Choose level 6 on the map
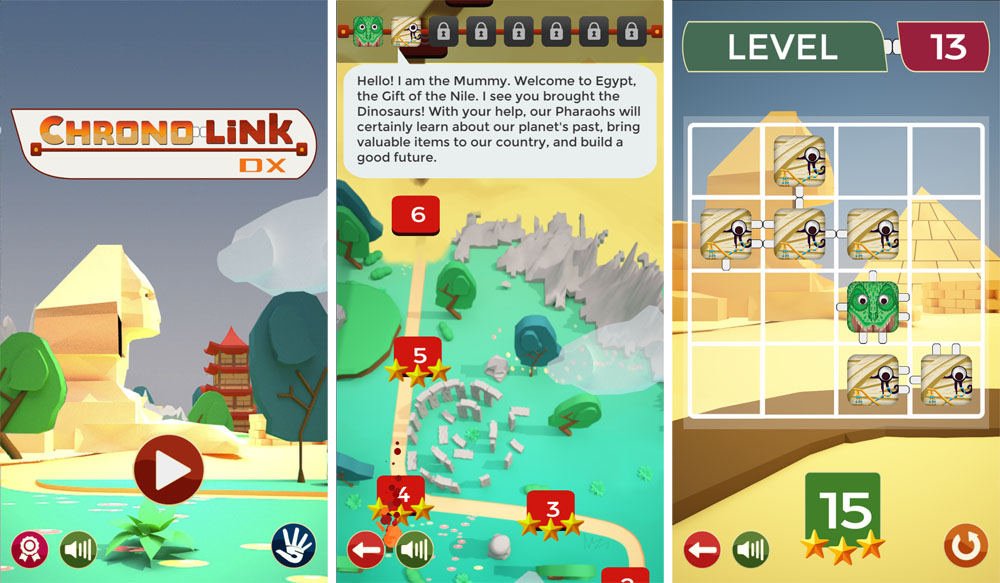 (x=417, y=213)
